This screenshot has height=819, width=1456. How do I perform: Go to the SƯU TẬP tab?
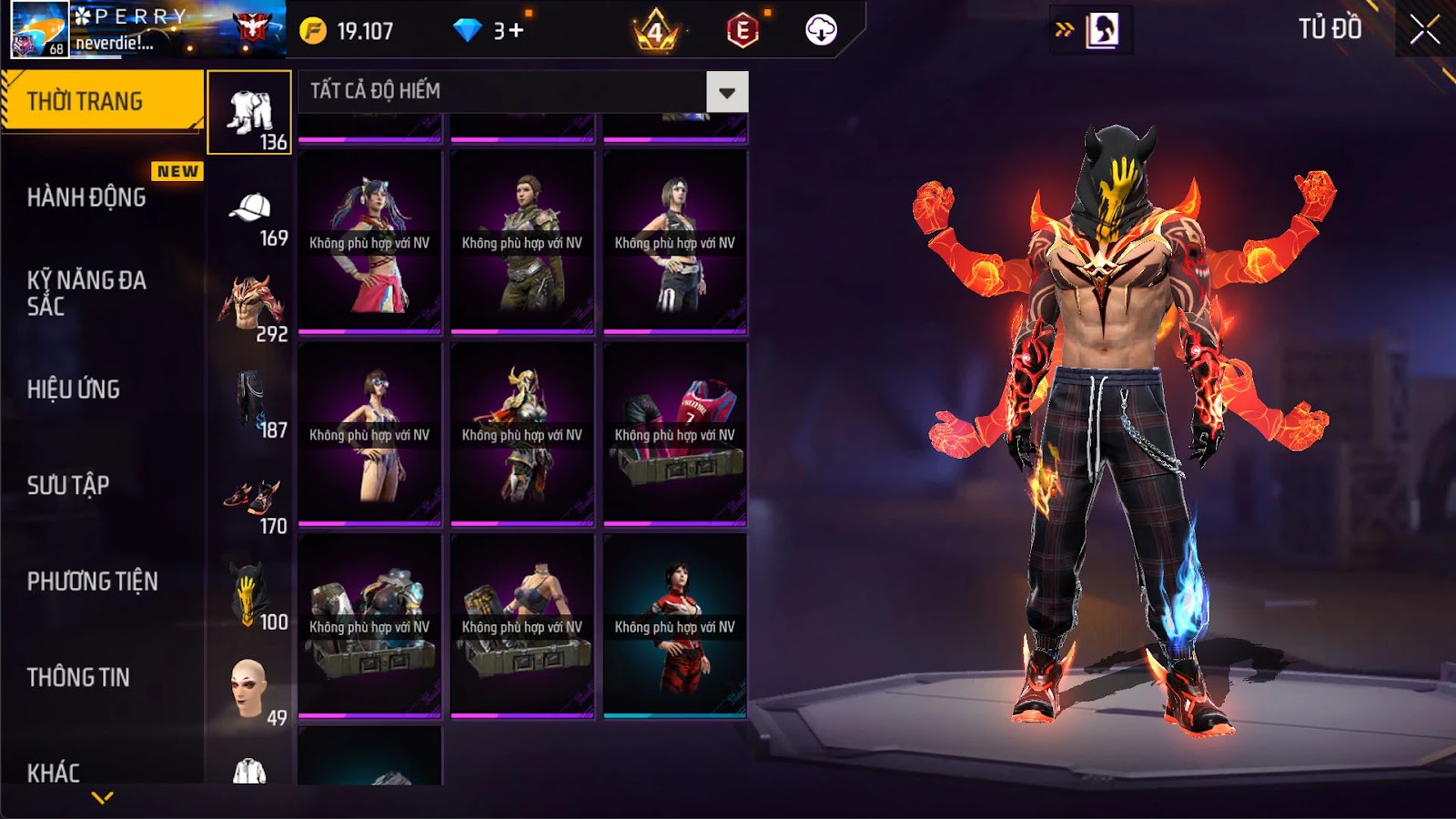click(68, 485)
